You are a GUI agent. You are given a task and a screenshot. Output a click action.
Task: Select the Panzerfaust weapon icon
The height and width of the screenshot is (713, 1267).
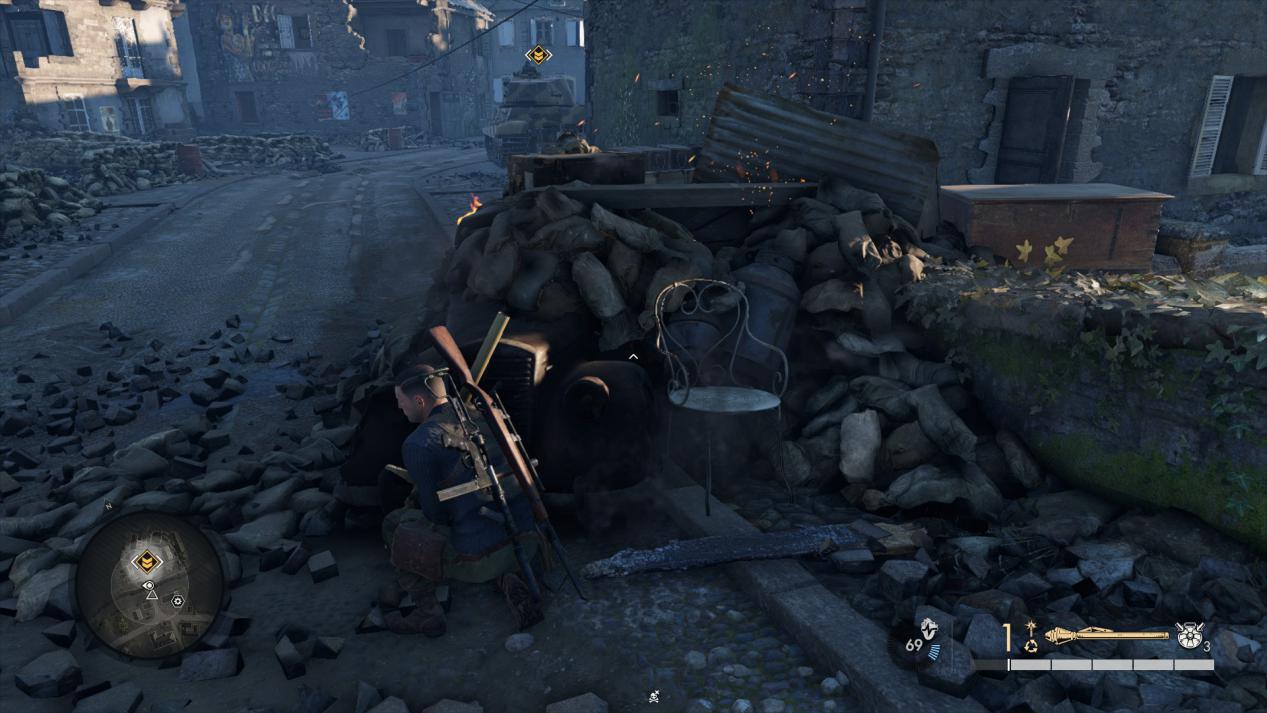tap(1106, 634)
